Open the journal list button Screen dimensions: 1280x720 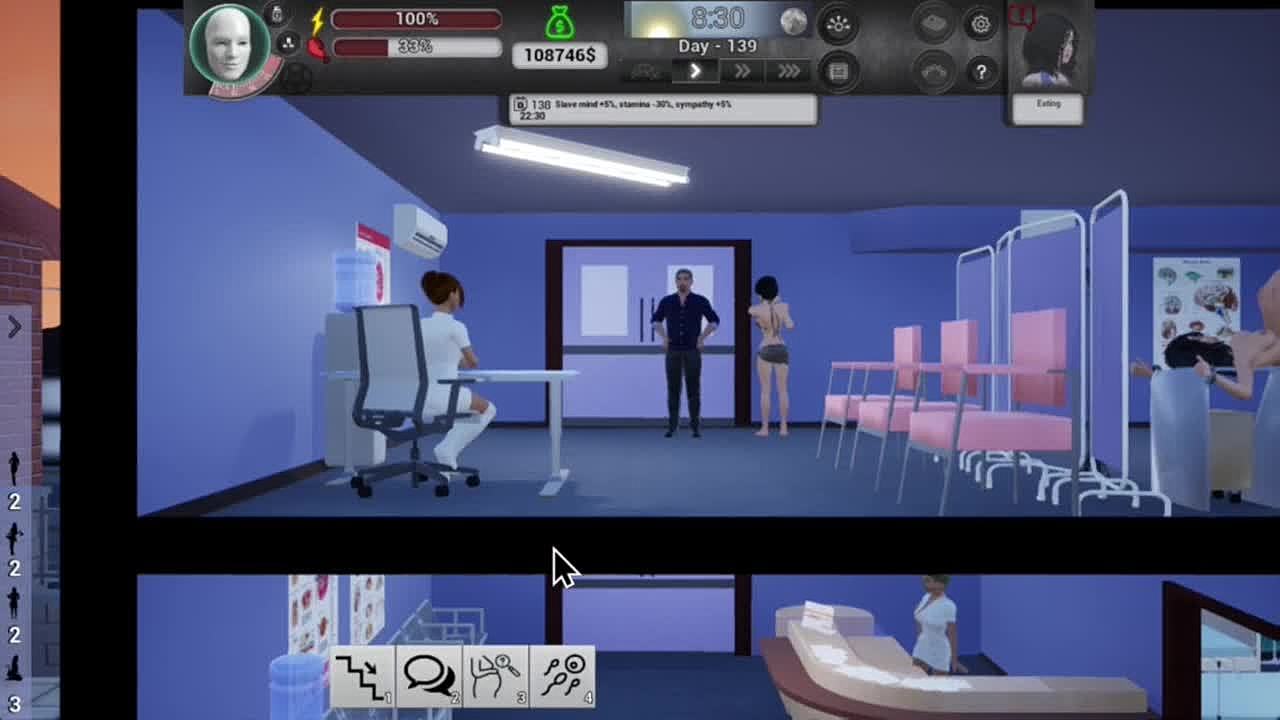[838, 71]
